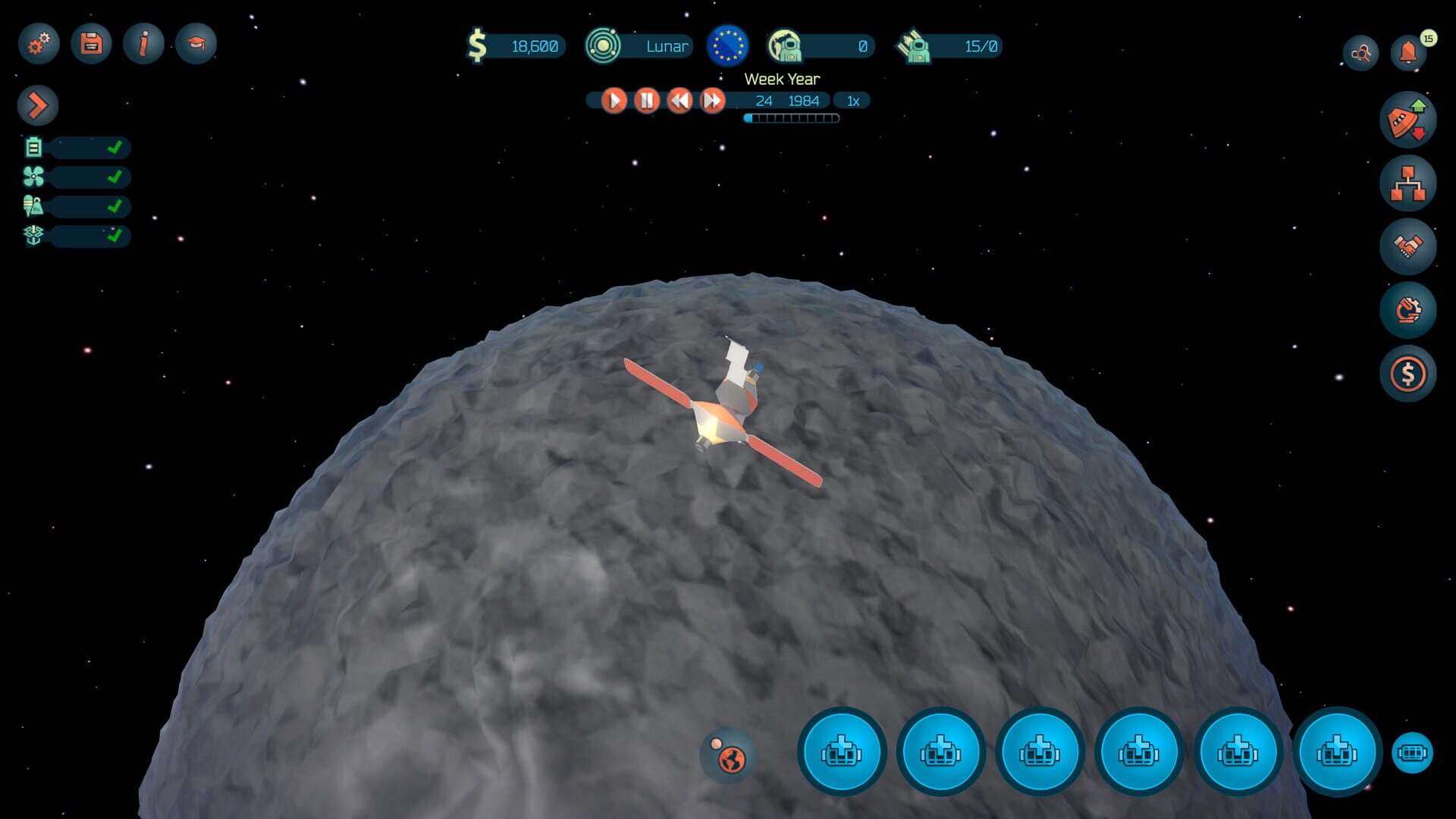1456x819 pixels.
Task: Open the info panel
Action: 143,44
